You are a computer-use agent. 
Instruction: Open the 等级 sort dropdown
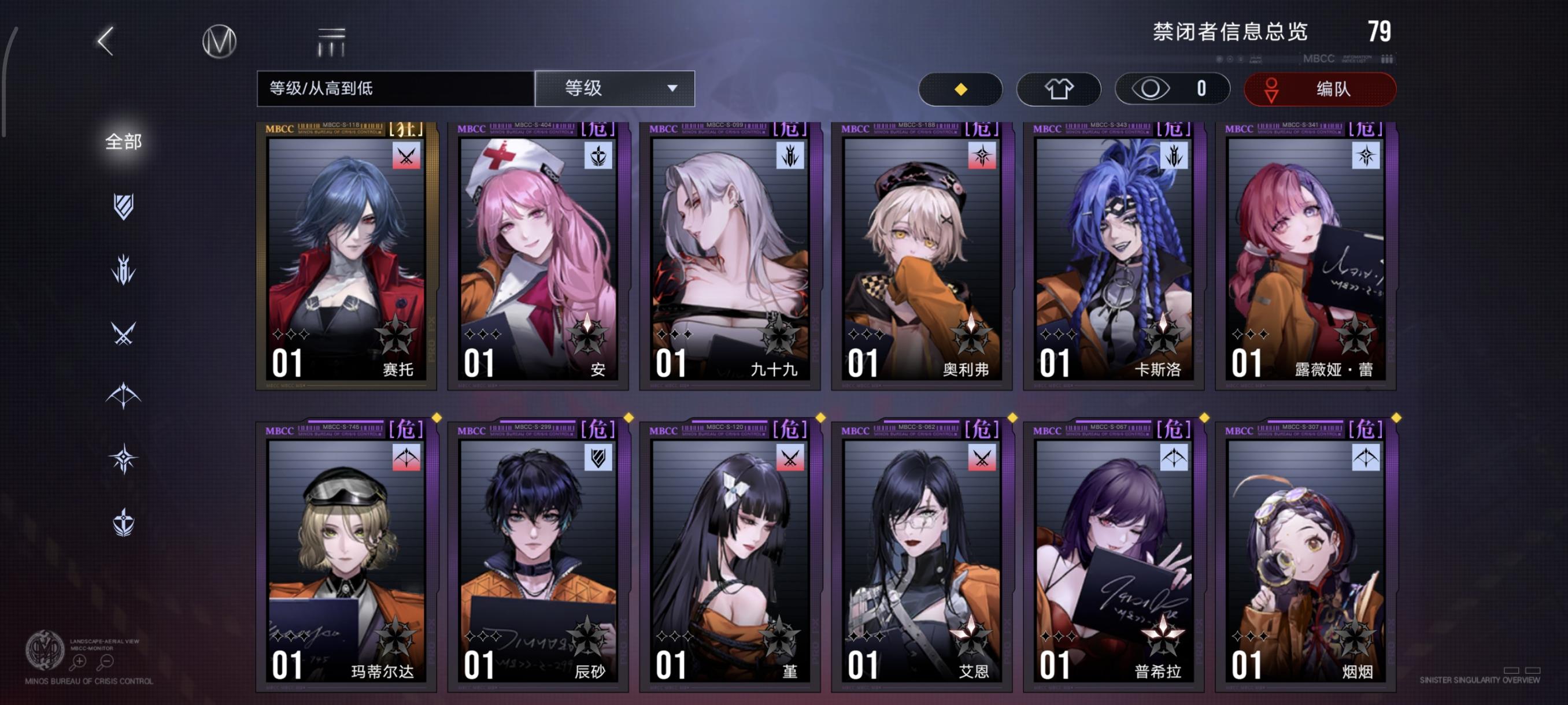point(613,88)
